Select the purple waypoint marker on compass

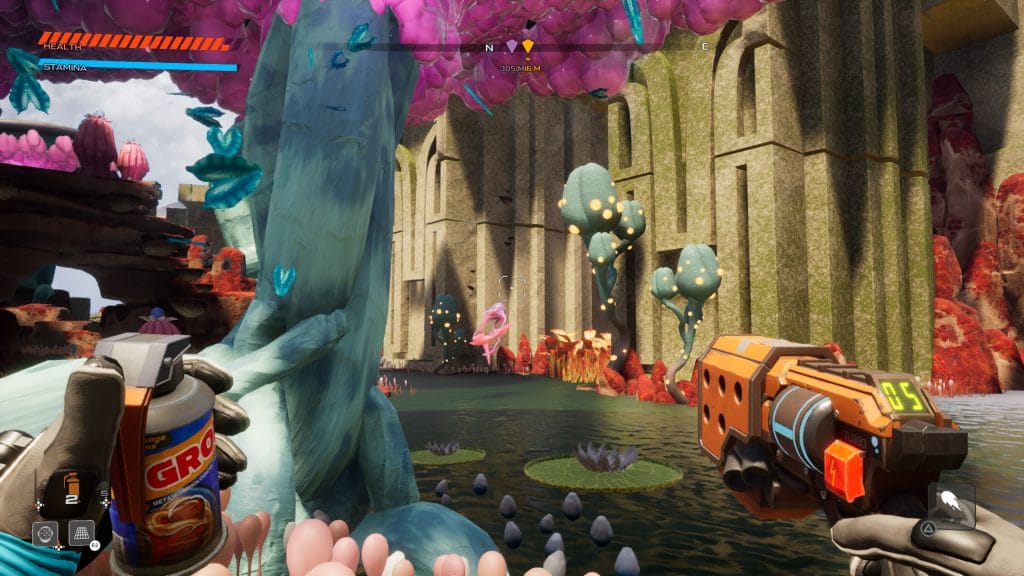tap(512, 46)
